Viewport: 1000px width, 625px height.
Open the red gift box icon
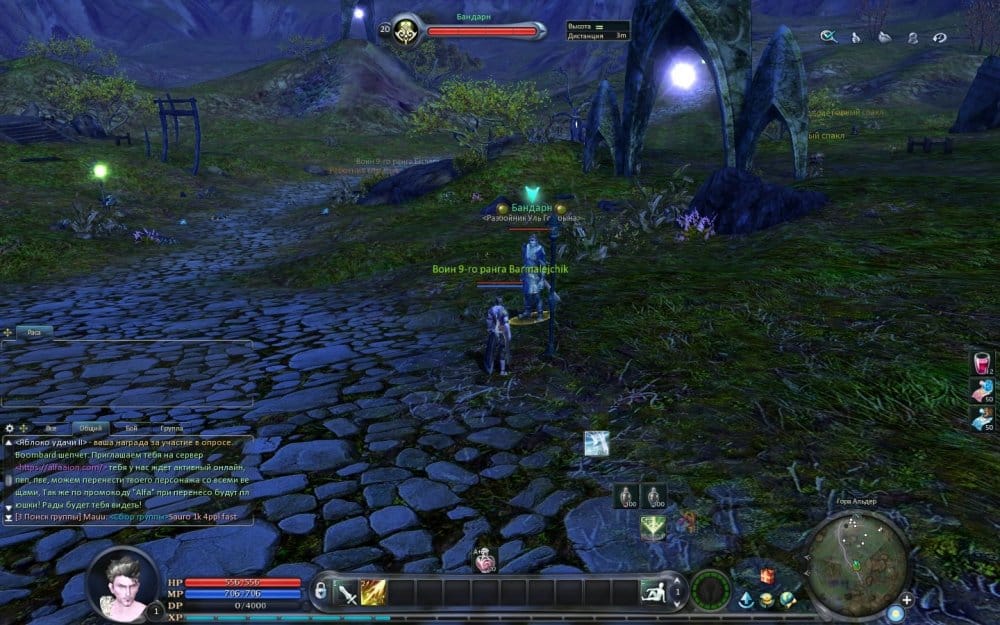[768, 575]
